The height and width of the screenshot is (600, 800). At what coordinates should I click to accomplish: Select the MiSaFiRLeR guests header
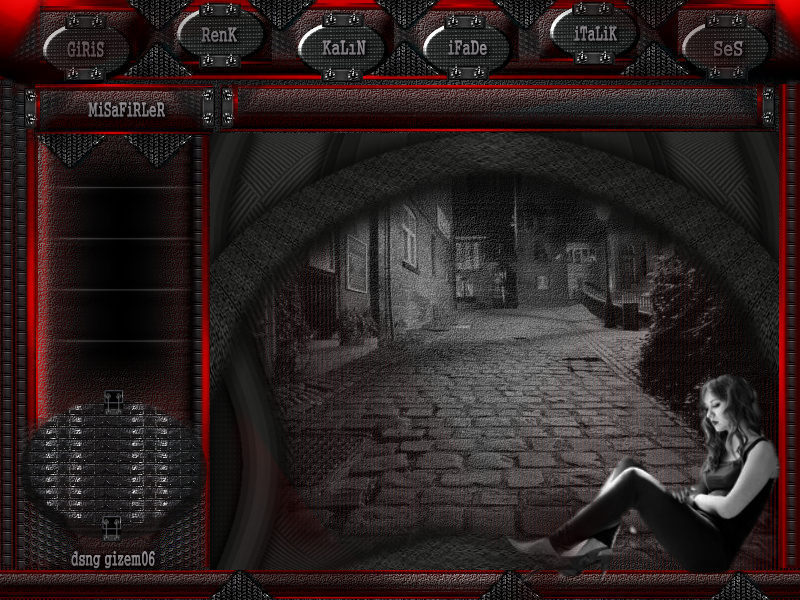click(126, 109)
